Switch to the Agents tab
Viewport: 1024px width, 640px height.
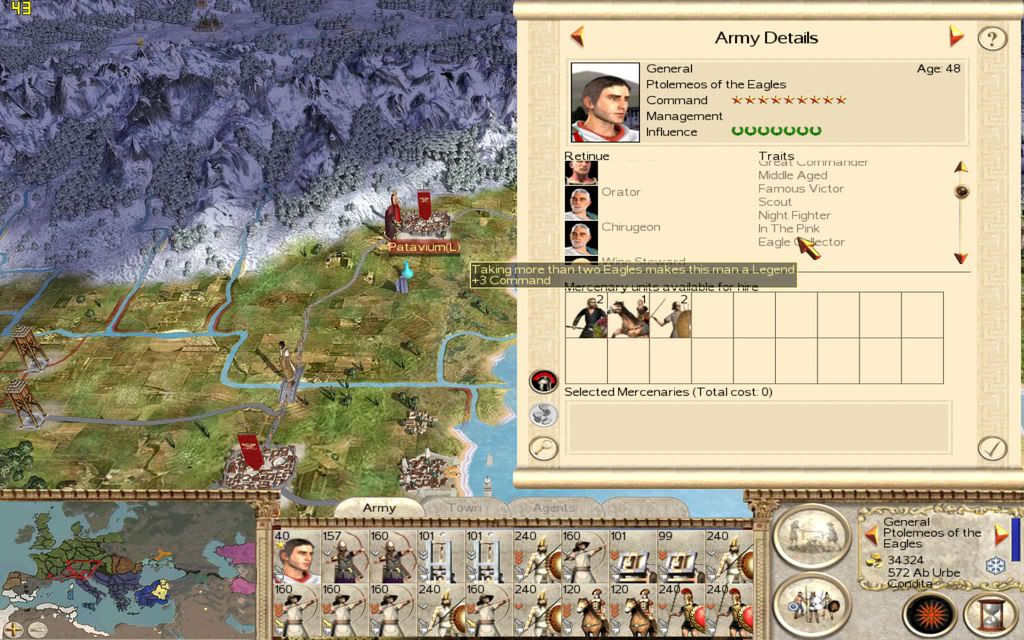(x=554, y=508)
